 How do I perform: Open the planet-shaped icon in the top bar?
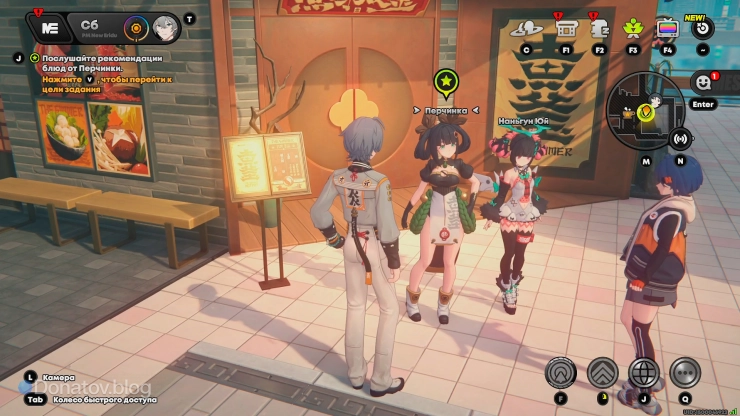525,29
